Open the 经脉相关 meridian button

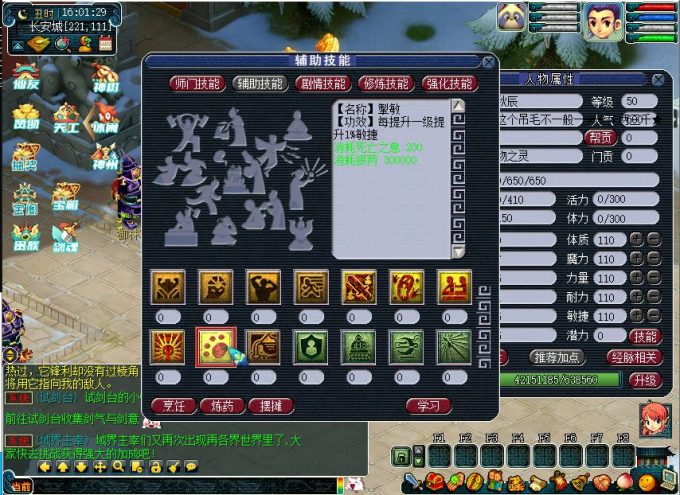[x=634, y=357]
